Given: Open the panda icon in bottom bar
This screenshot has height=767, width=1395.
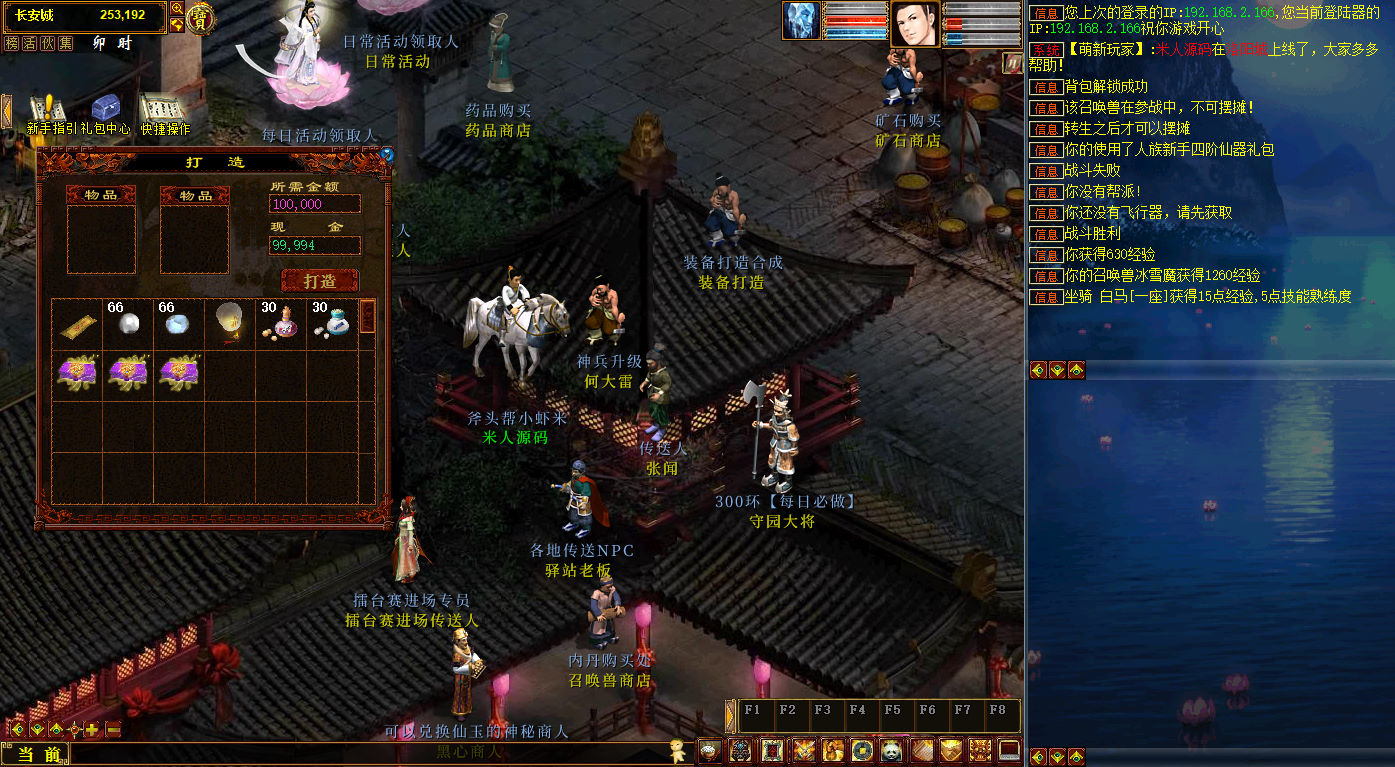Looking at the screenshot, I should tap(891, 750).
